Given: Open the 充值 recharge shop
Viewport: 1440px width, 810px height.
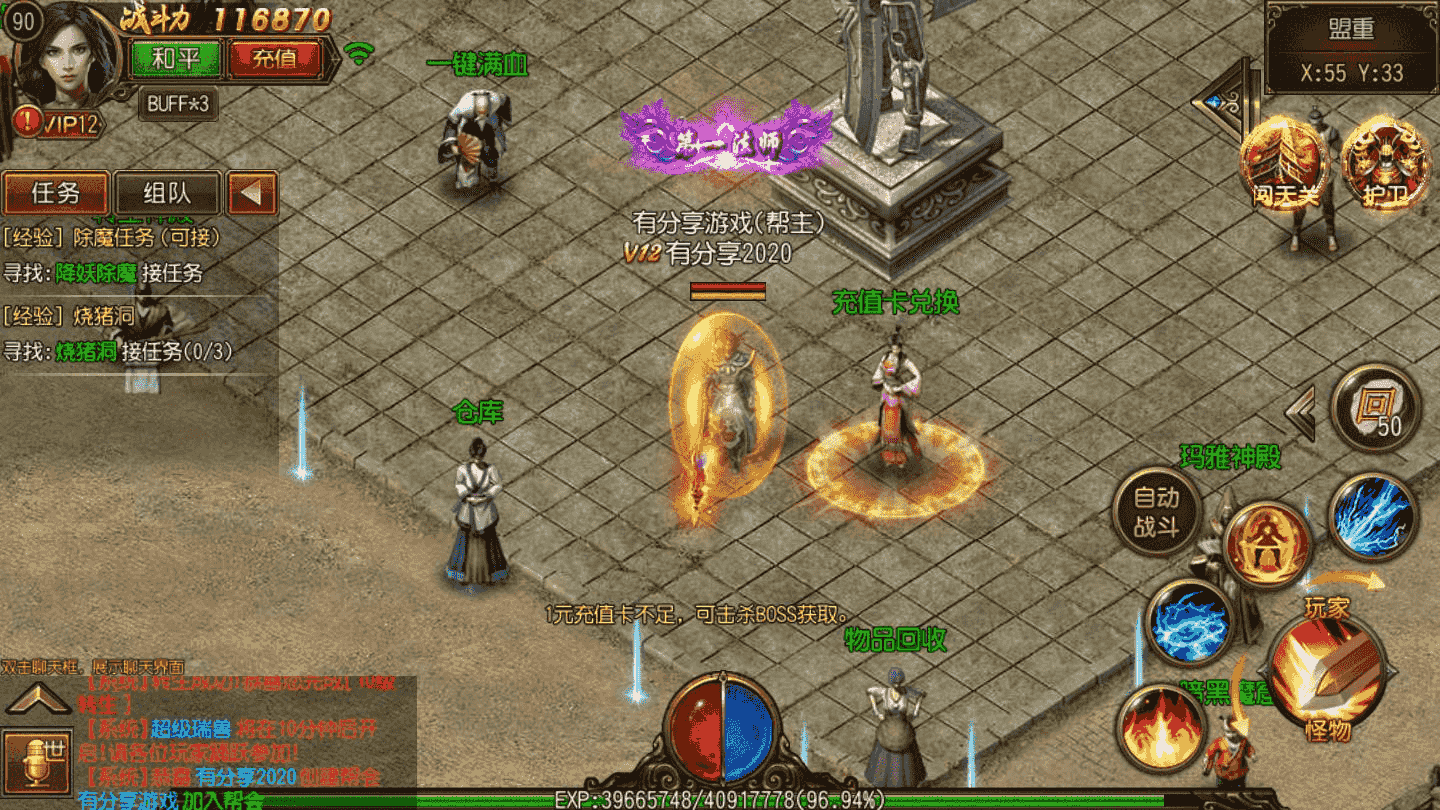Looking at the screenshot, I should 274,58.
